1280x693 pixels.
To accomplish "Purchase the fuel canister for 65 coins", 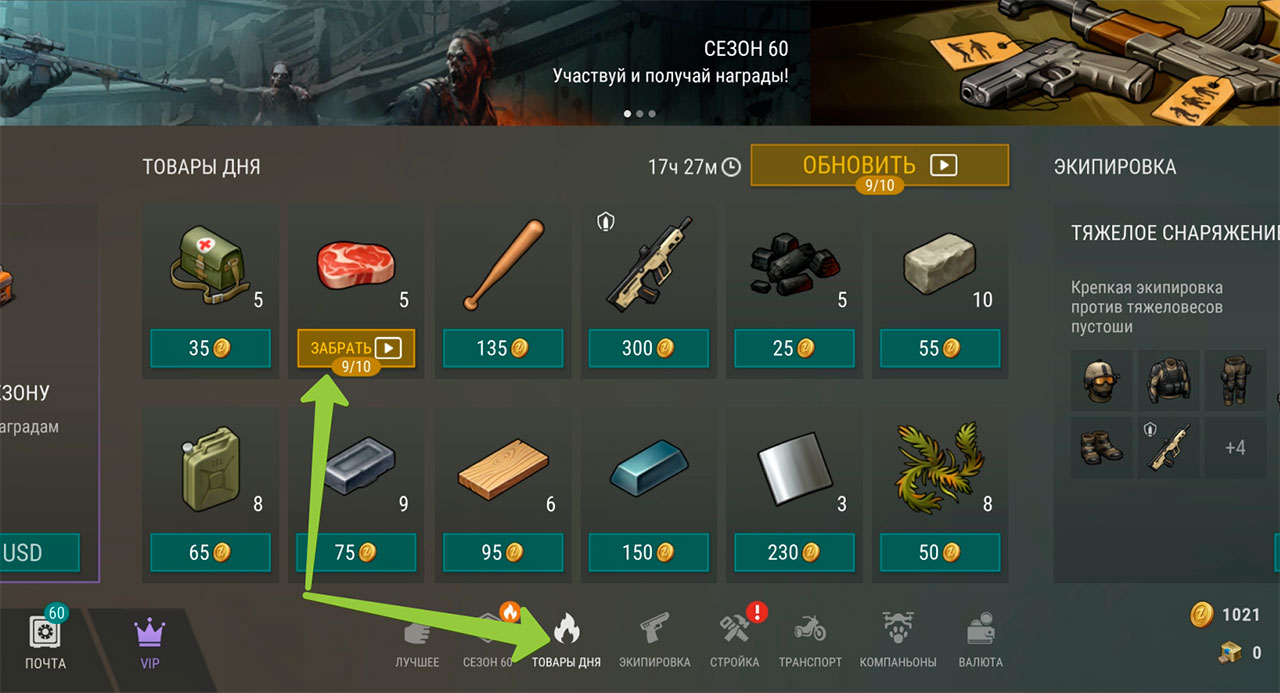I will pos(210,552).
